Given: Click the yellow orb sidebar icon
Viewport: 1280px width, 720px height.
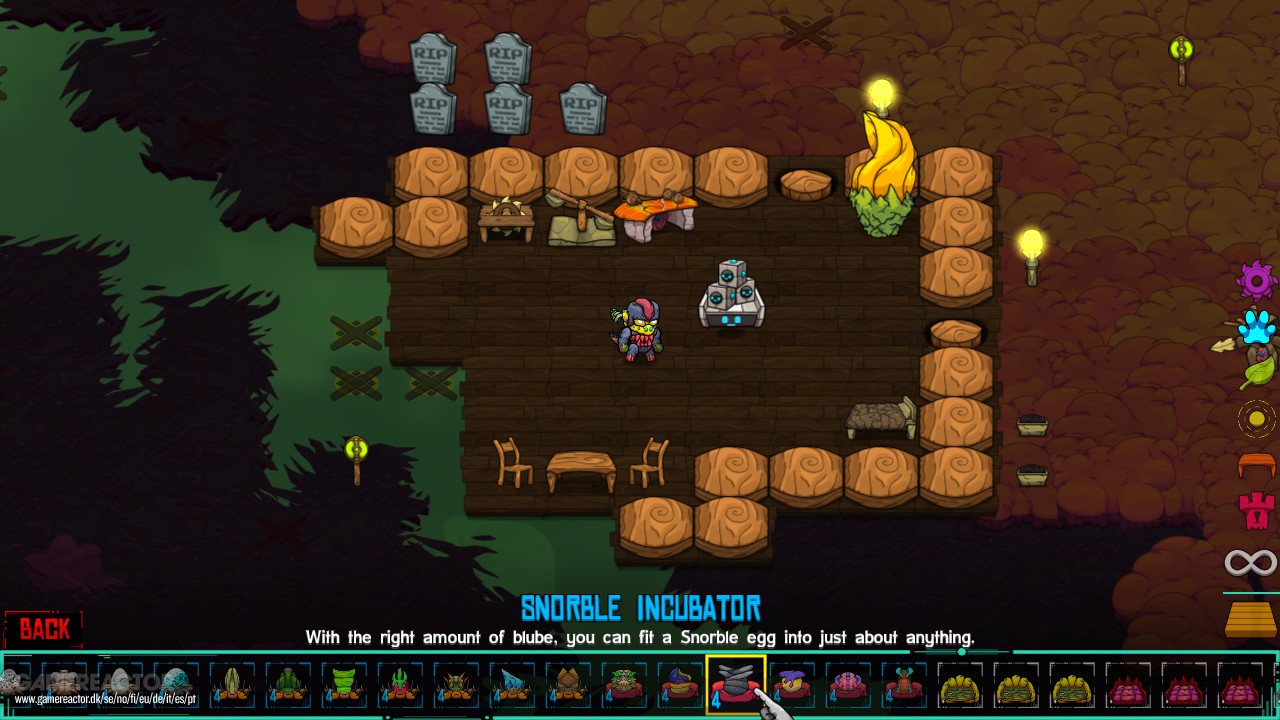Looking at the screenshot, I should pos(1255,418).
